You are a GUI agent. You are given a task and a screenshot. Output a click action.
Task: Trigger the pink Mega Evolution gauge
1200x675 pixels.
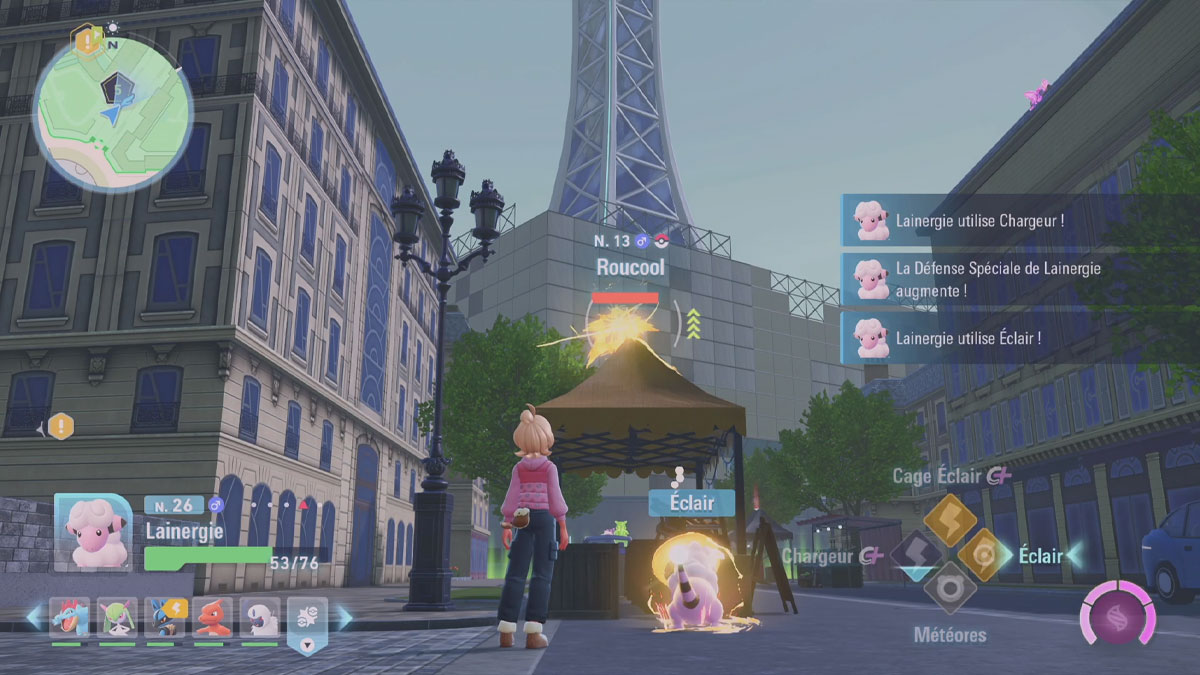click(x=1117, y=612)
